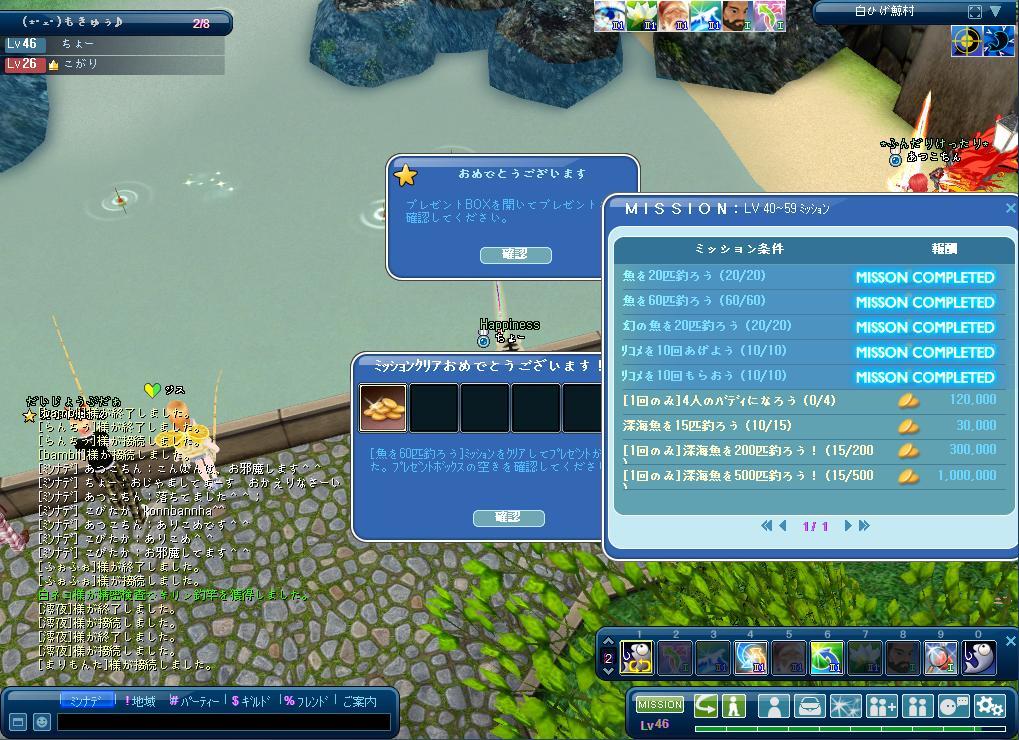Switch chat to the 地域 tab
This screenshot has height=740, width=1019.
click(x=140, y=701)
